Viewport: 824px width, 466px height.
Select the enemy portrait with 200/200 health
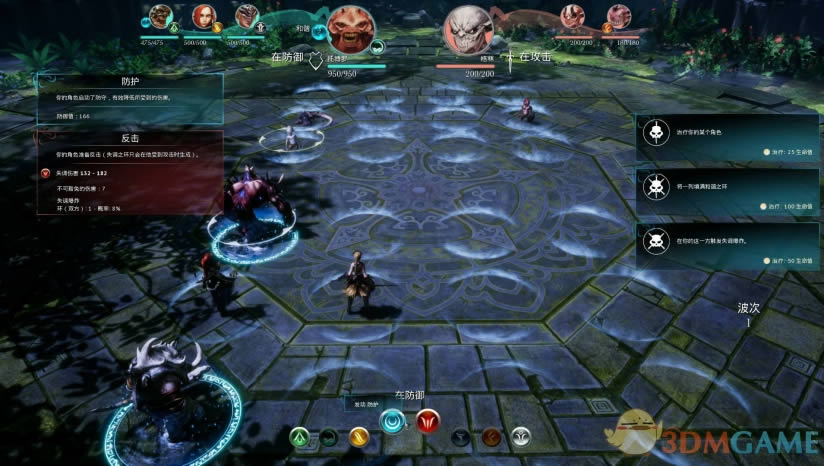click(572, 17)
